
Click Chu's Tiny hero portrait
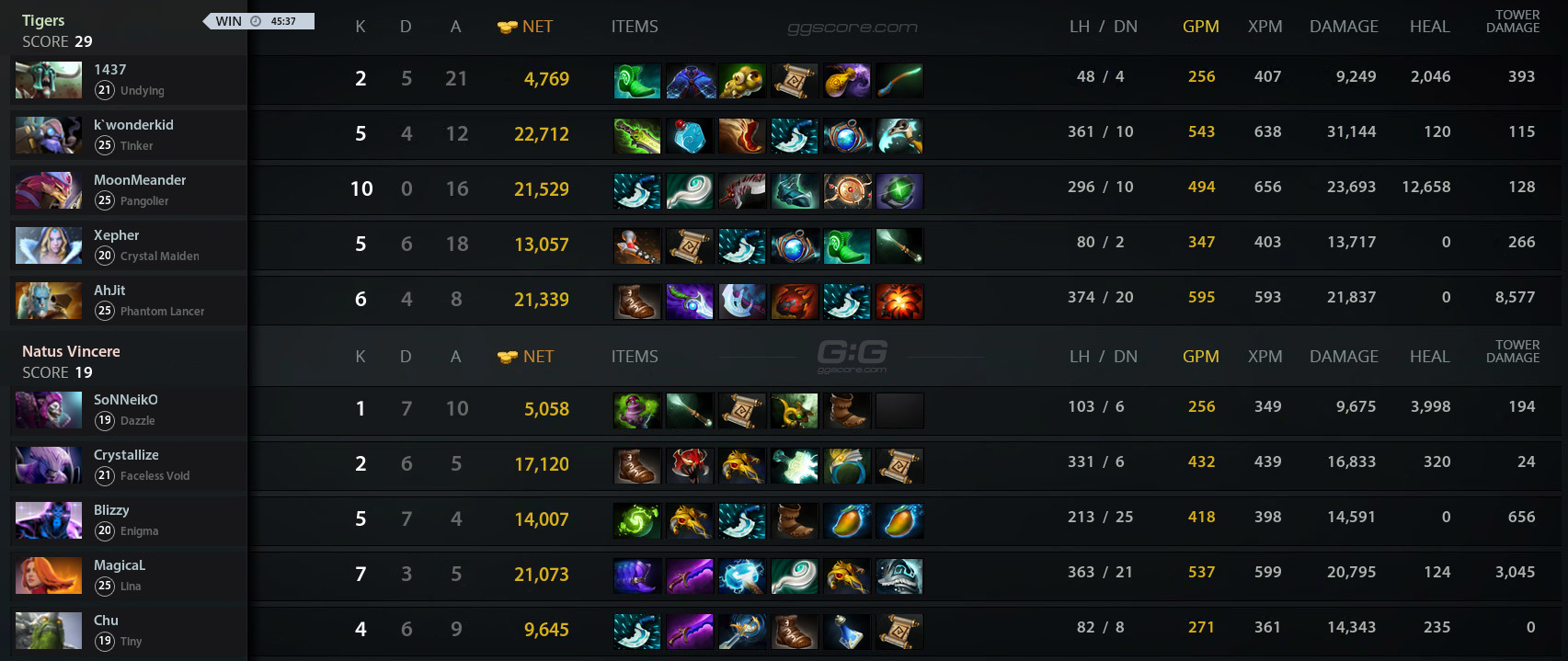click(x=49, y=631)
